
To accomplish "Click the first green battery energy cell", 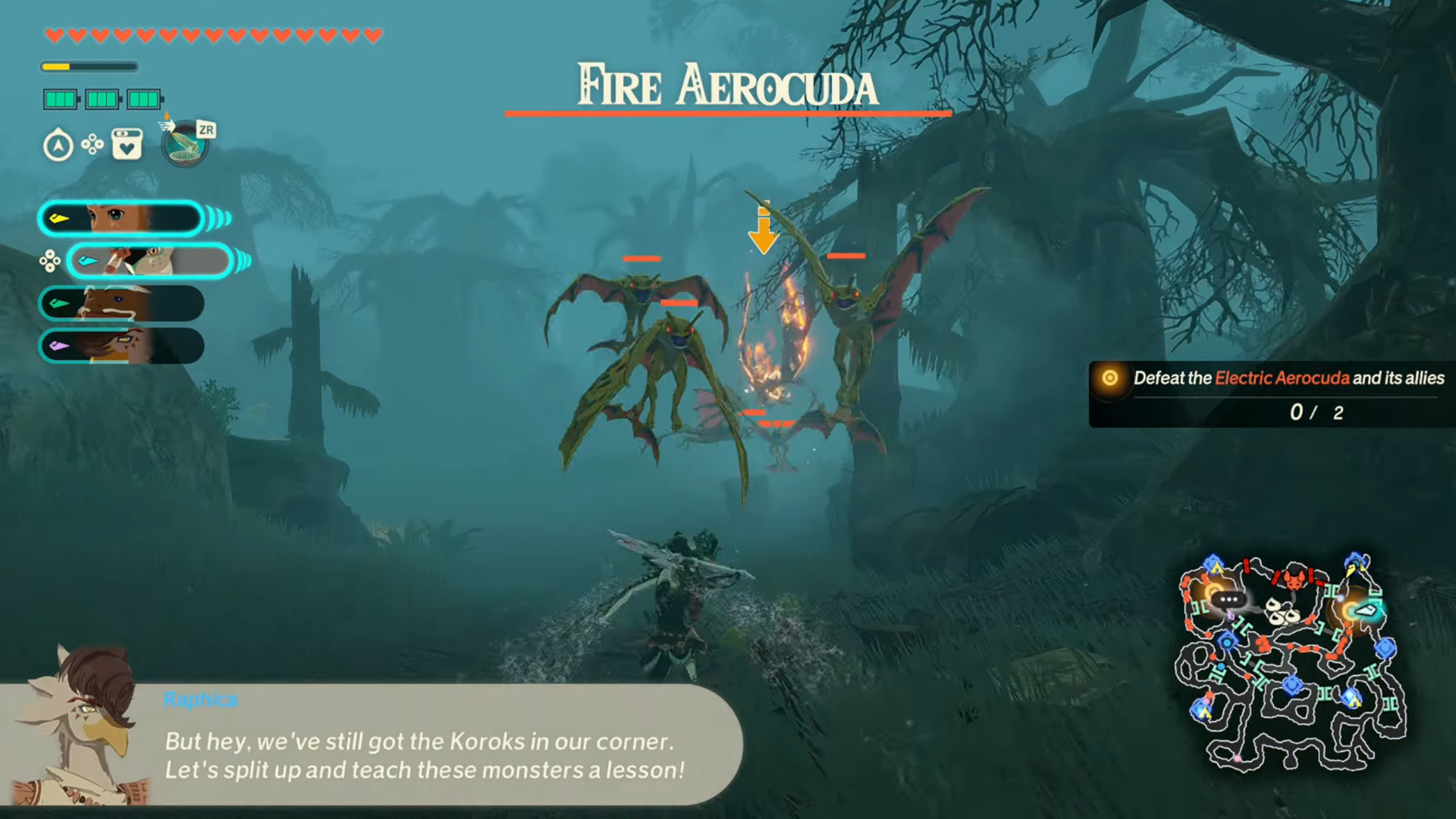I will pyautogui.click(x=61, y=99).
